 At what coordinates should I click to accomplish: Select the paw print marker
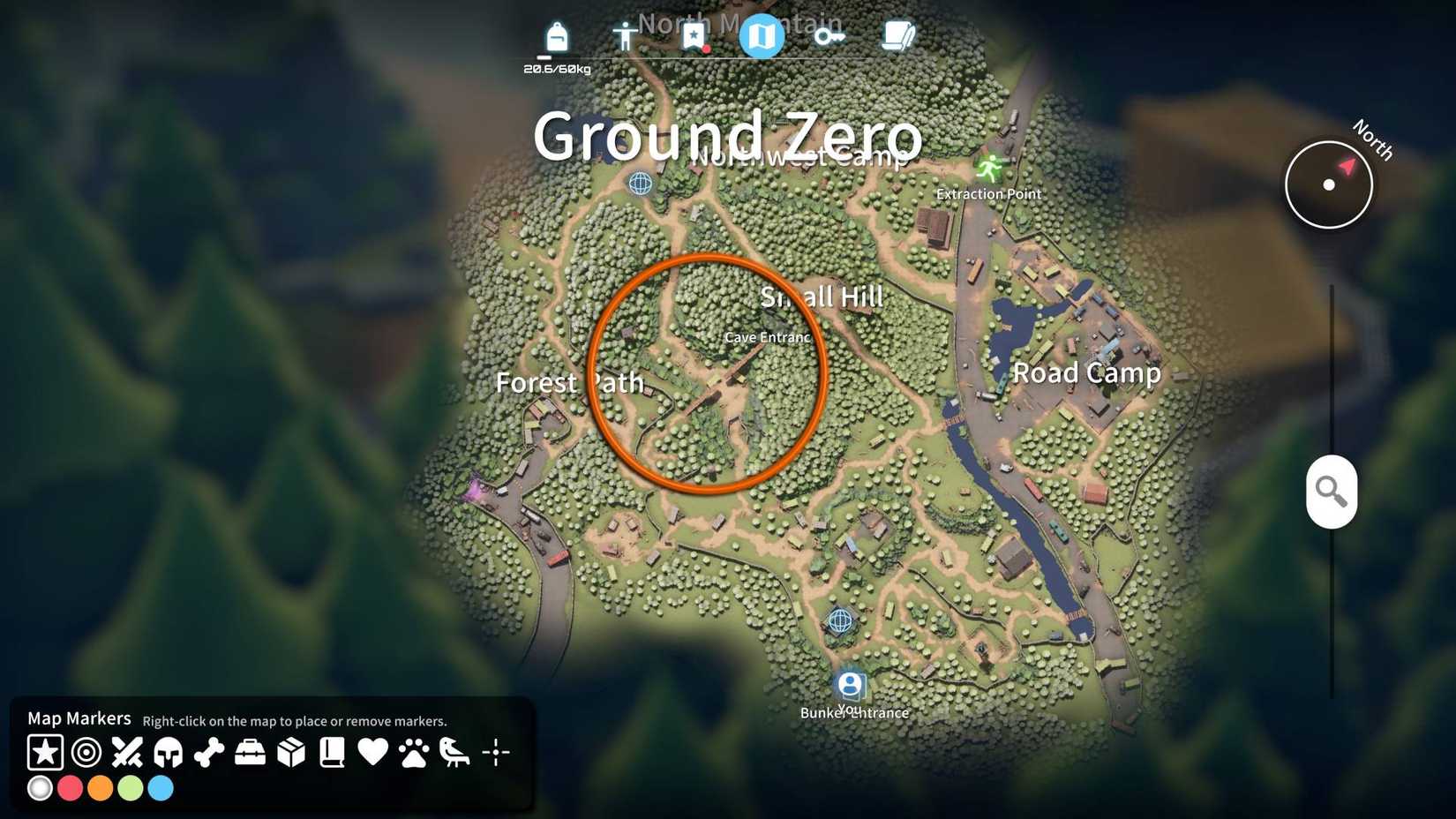tap(414, 753)
